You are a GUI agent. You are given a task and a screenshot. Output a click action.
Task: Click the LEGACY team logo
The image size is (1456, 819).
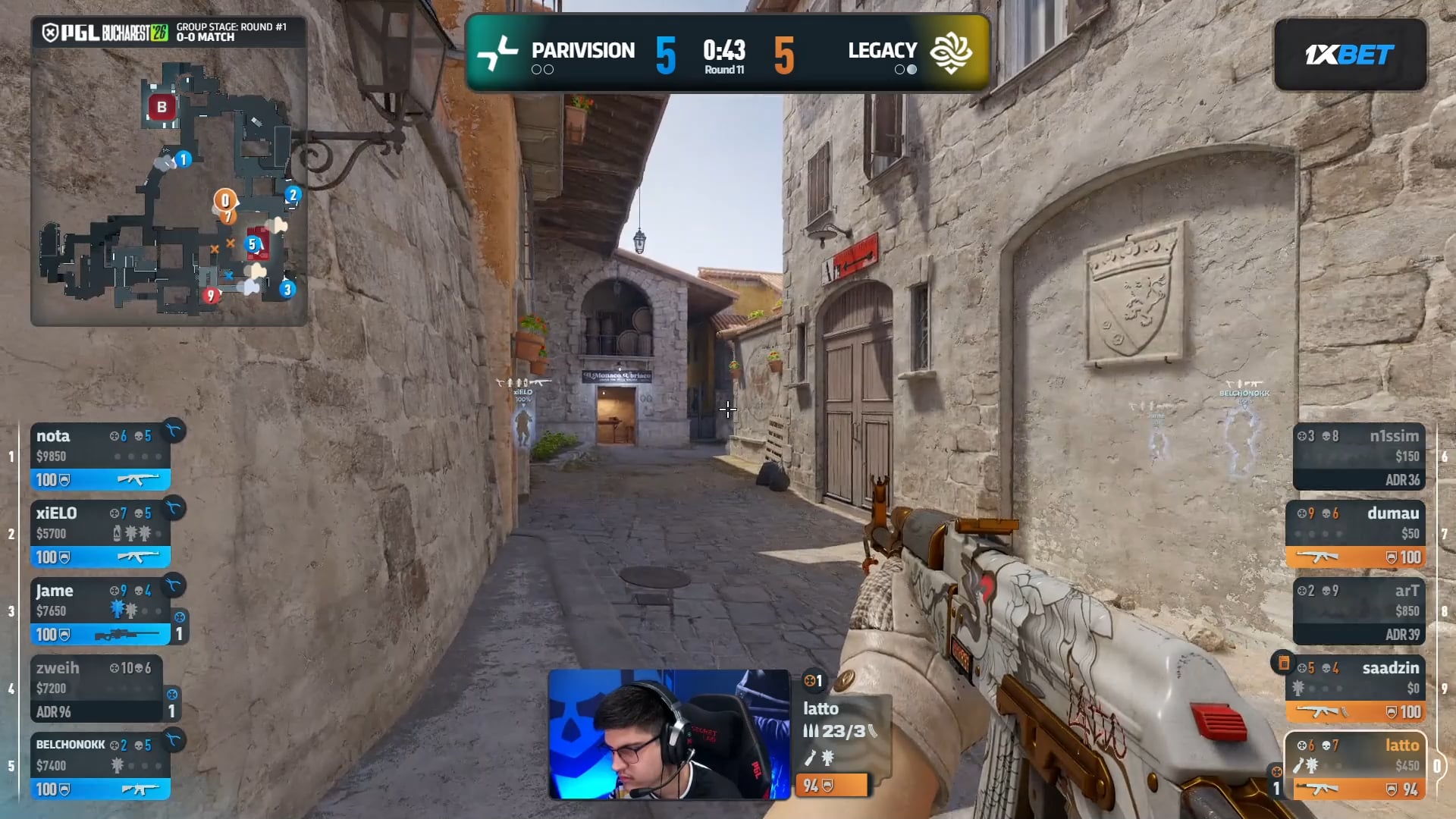coord(951,53)
